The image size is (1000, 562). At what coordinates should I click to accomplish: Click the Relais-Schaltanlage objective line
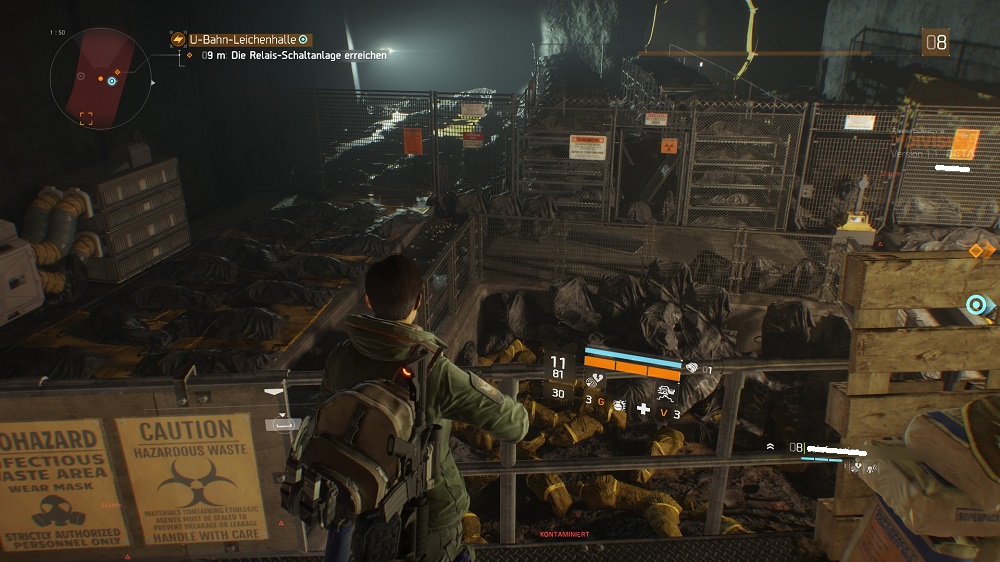294,56
